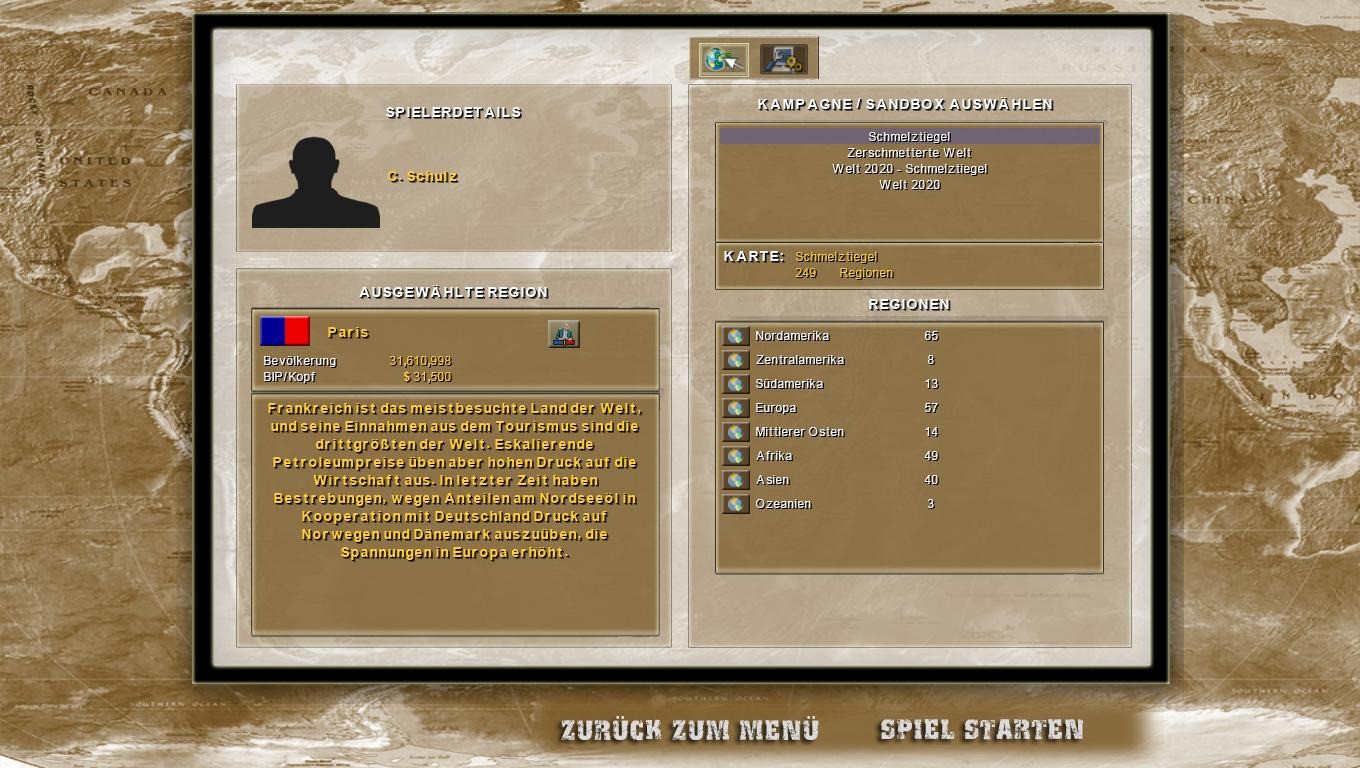Open the game options tab with gears

(x=783, y=60)
